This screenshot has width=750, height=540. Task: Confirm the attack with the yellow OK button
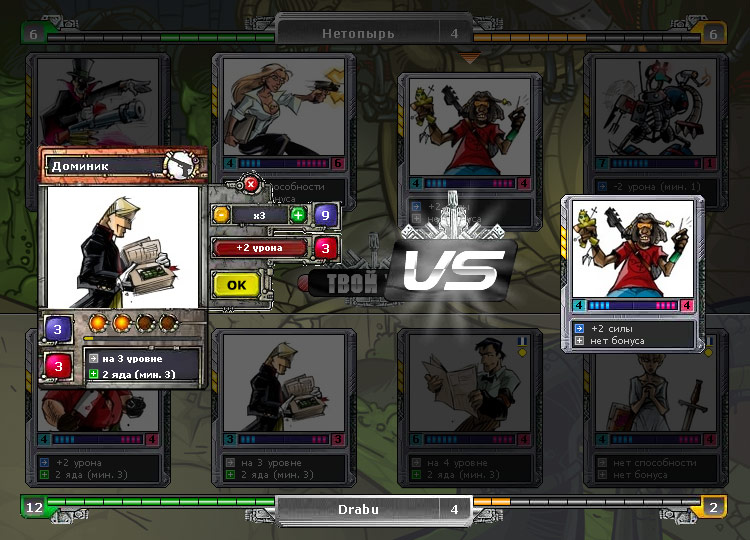(236, 284)
